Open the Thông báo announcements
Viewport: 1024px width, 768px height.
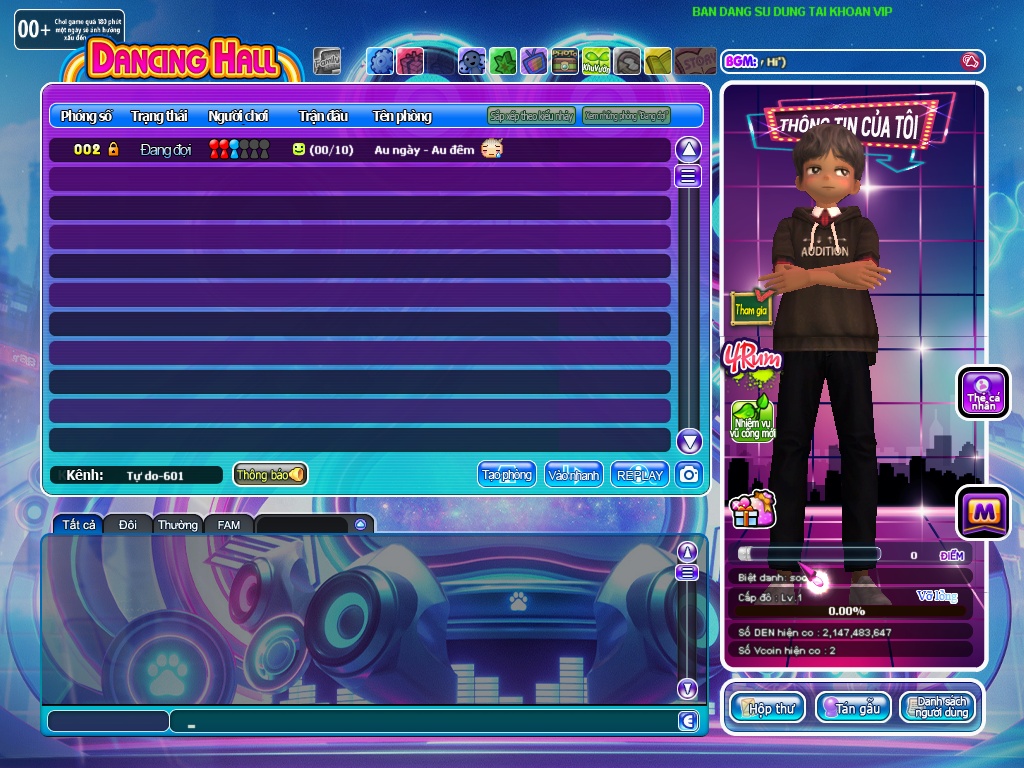point(270,475)
